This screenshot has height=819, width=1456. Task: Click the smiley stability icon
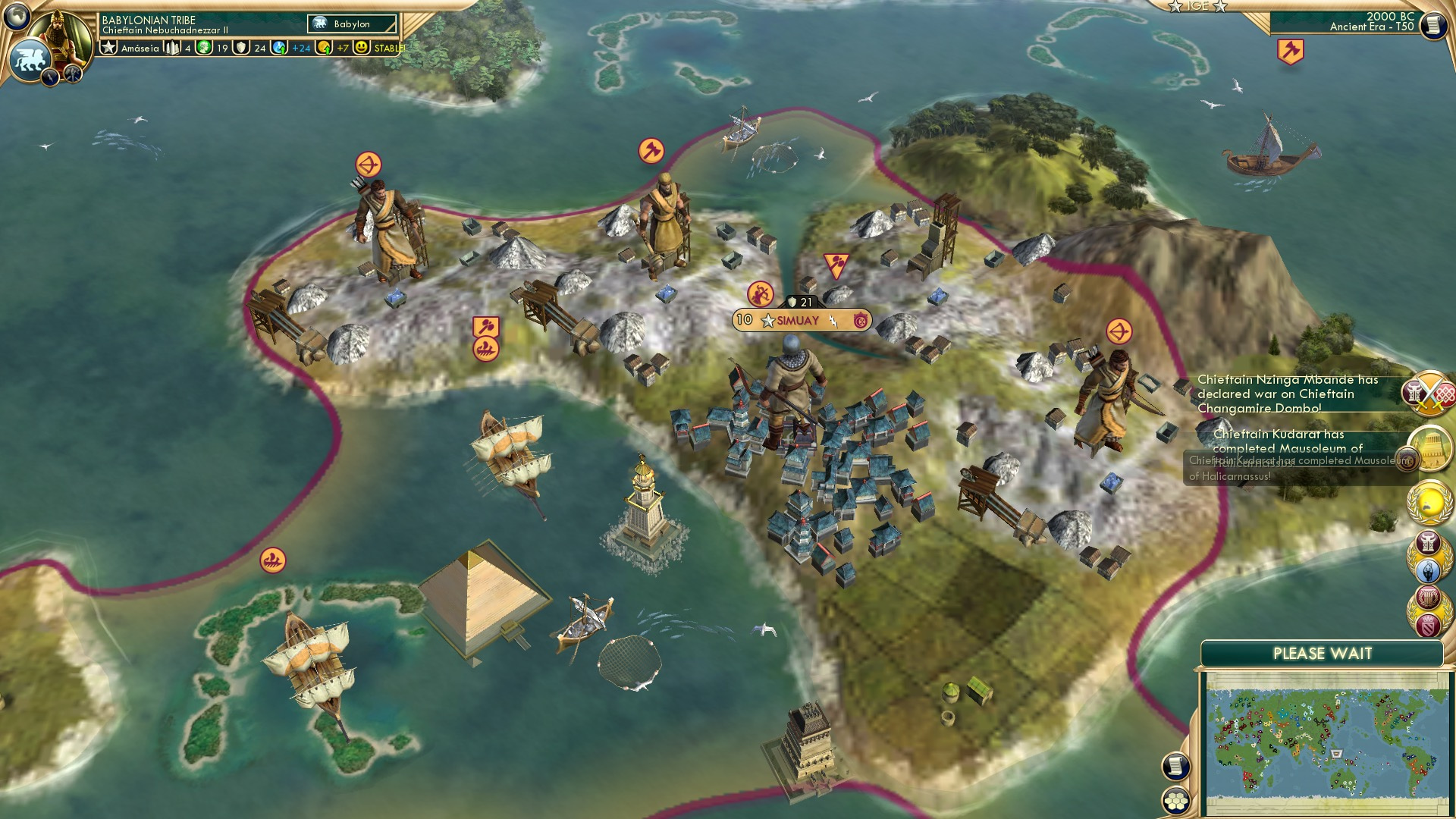[x=362, y=48]
